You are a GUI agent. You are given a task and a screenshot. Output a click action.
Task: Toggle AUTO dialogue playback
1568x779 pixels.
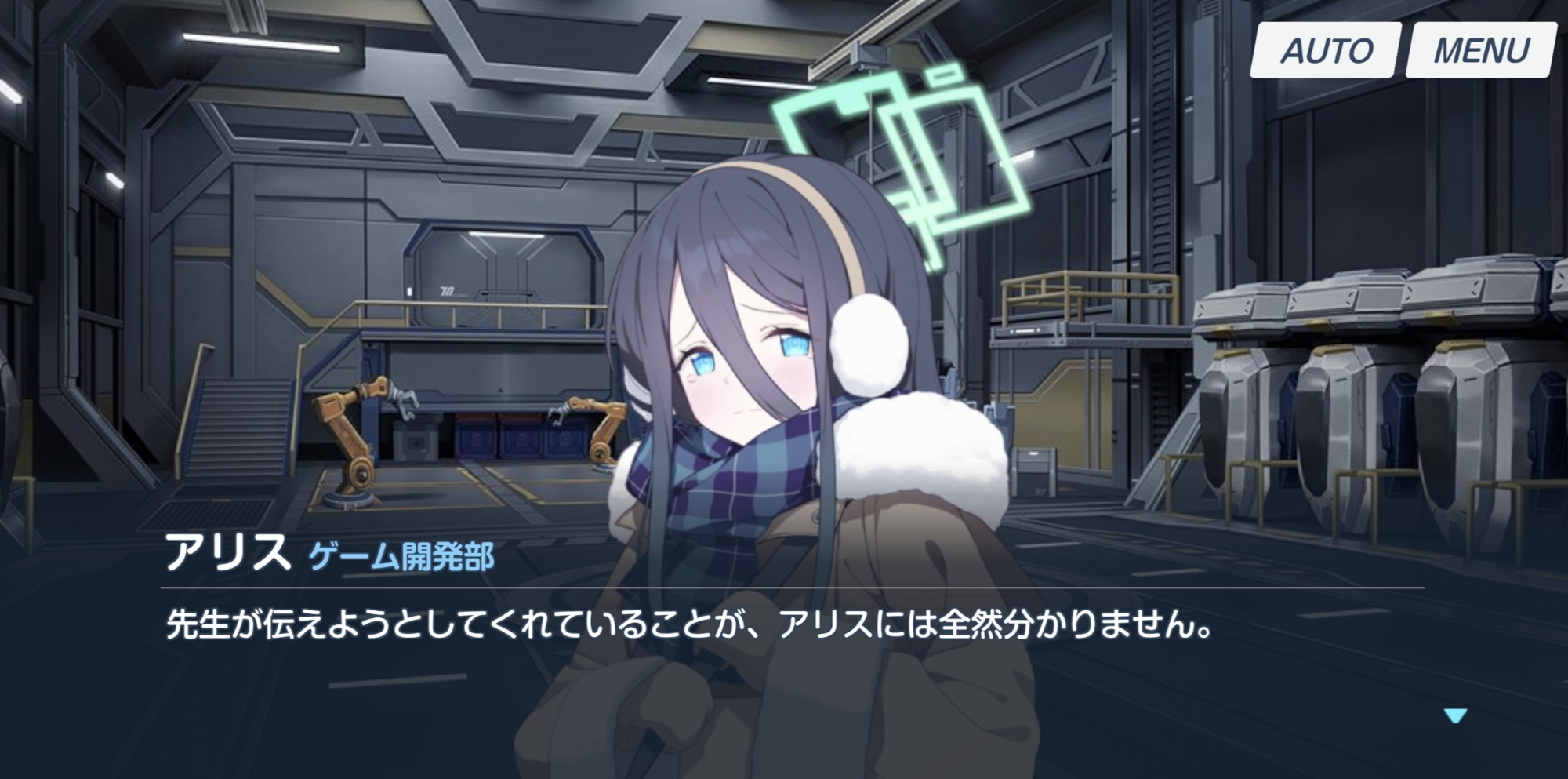tap(1326, 51)
